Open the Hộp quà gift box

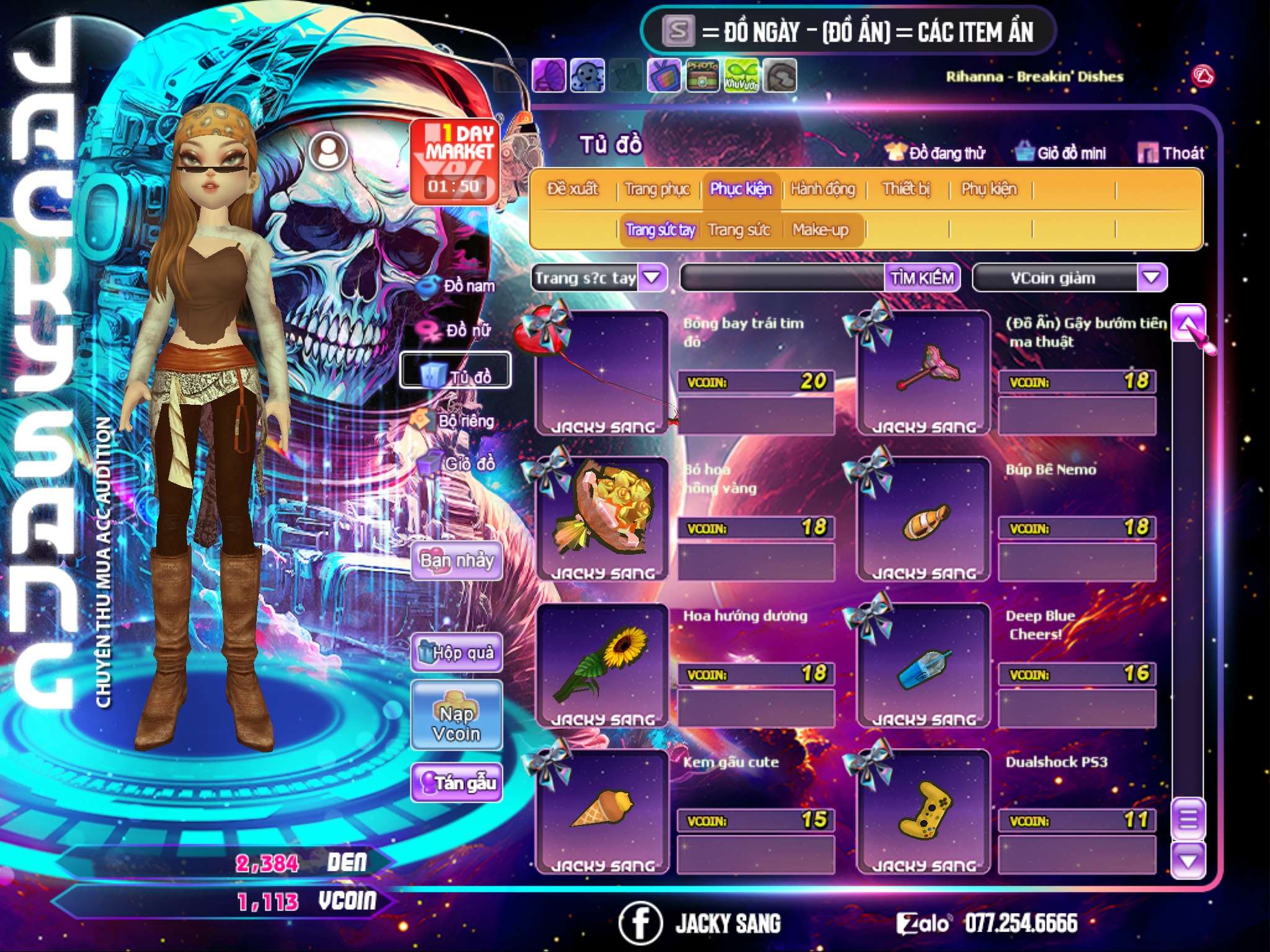pos(457,652)
